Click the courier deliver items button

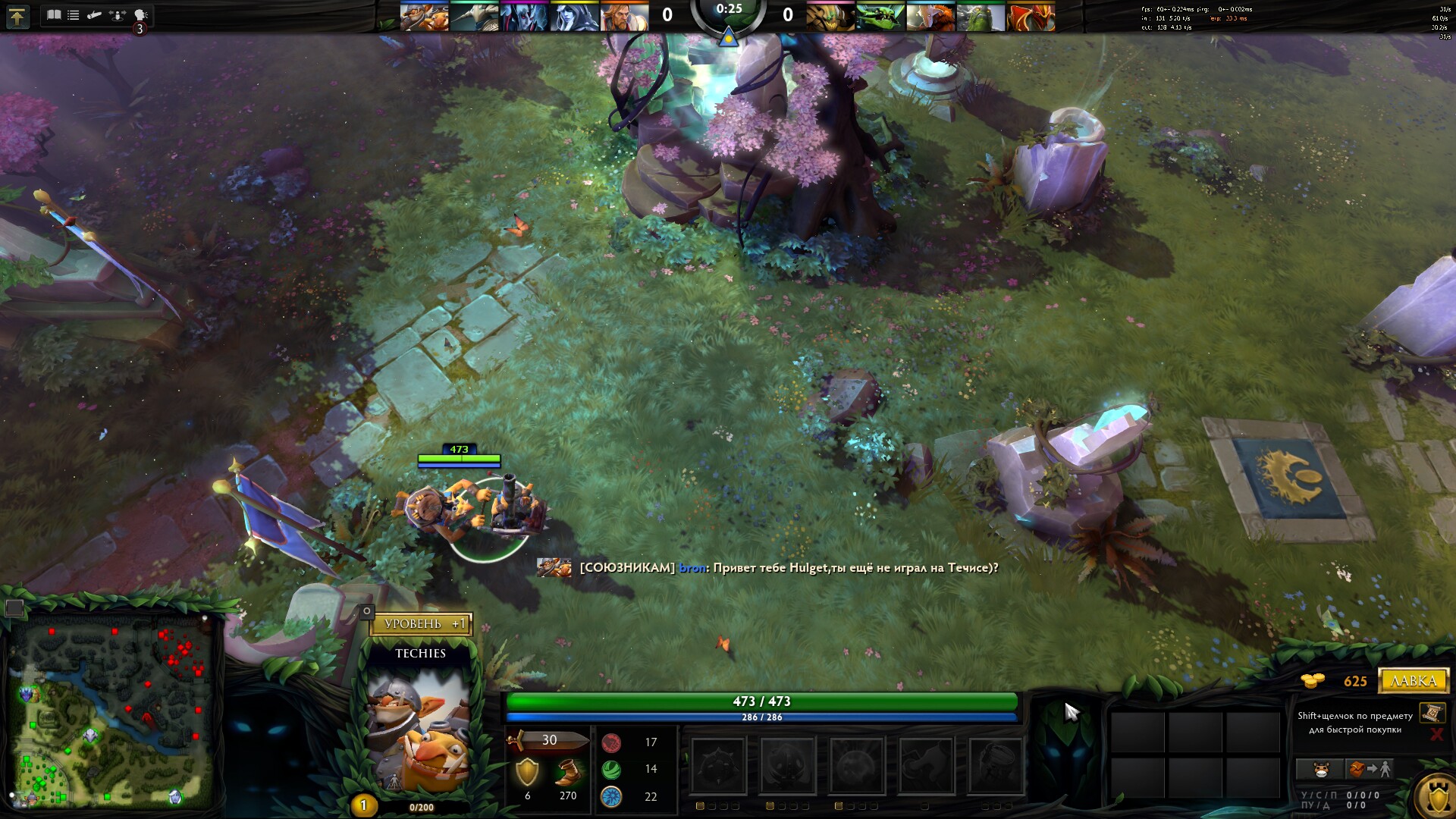(1369, 770)
